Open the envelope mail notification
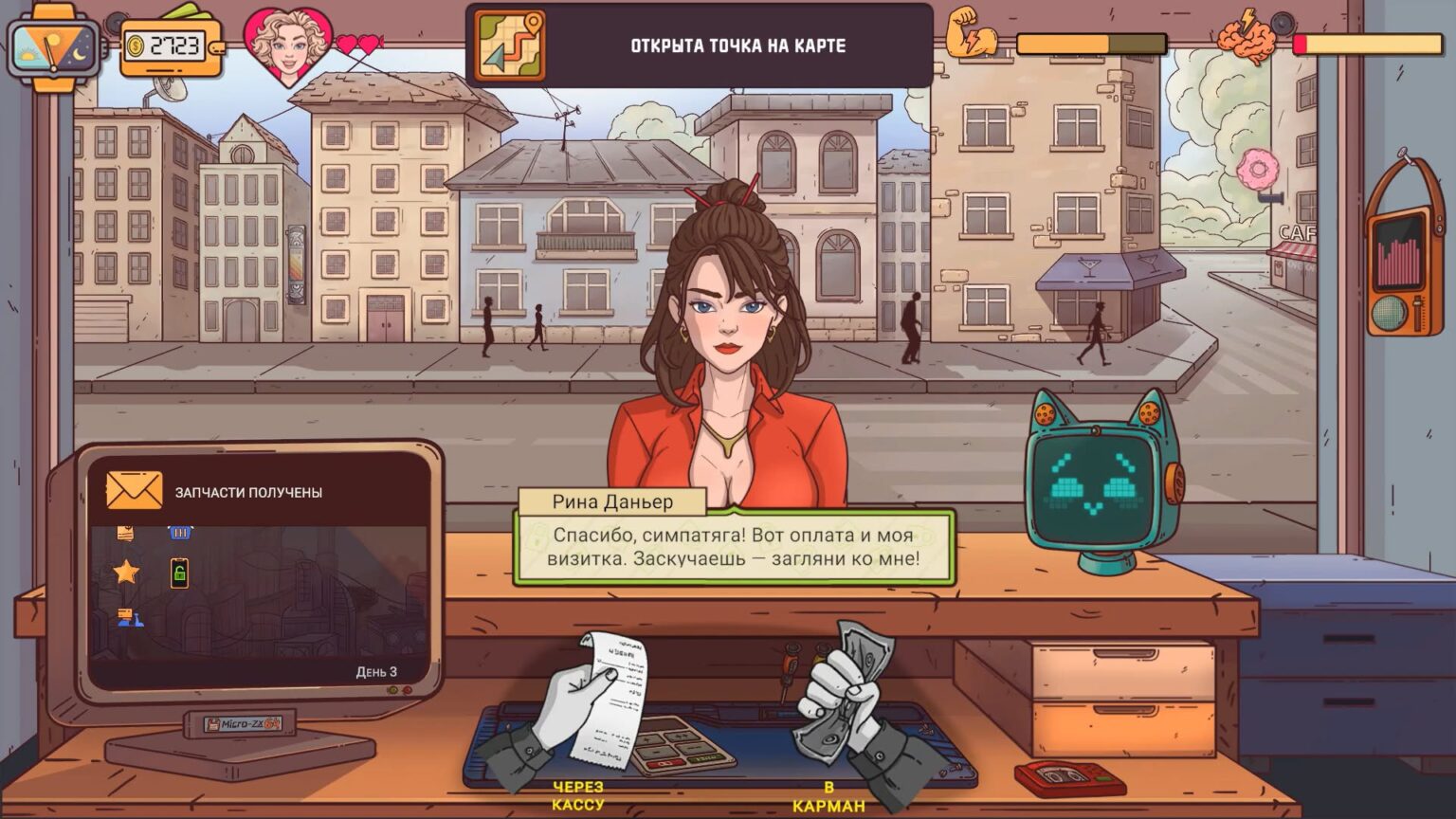 click(134, 491)
